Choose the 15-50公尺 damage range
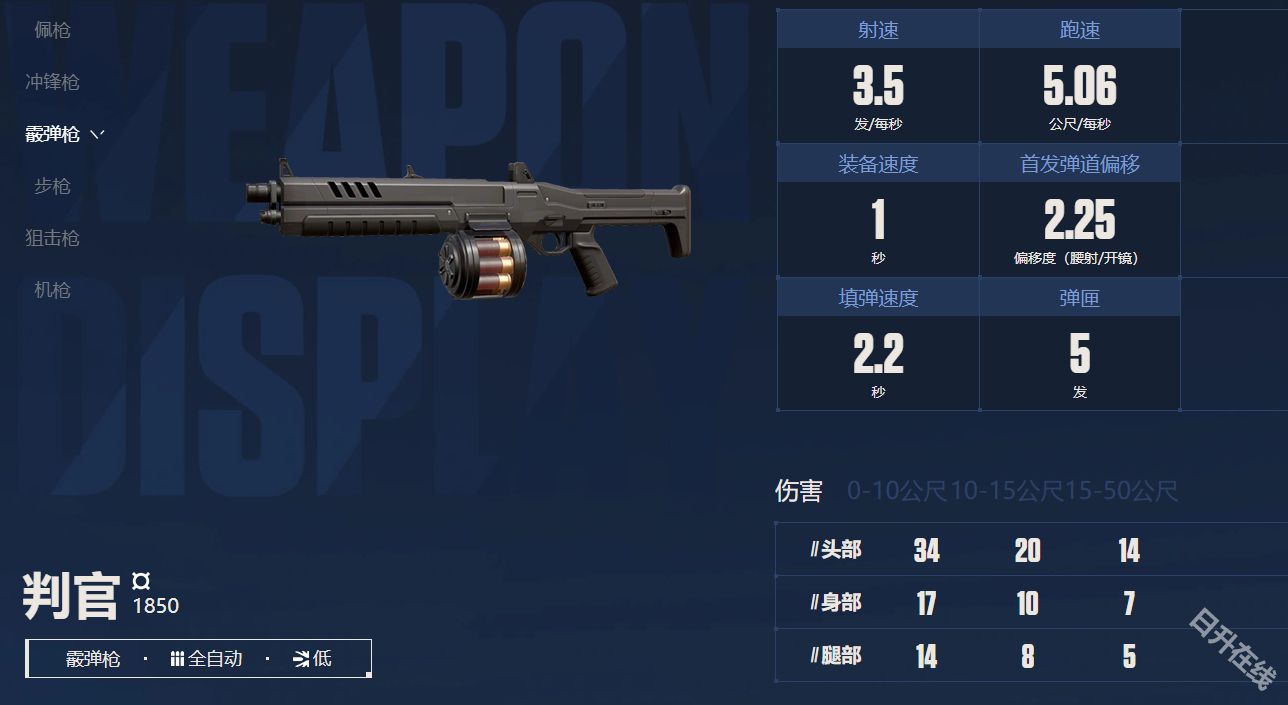Image resolution: width=1288 pixels, height=705 pixels. point(1121,491)
